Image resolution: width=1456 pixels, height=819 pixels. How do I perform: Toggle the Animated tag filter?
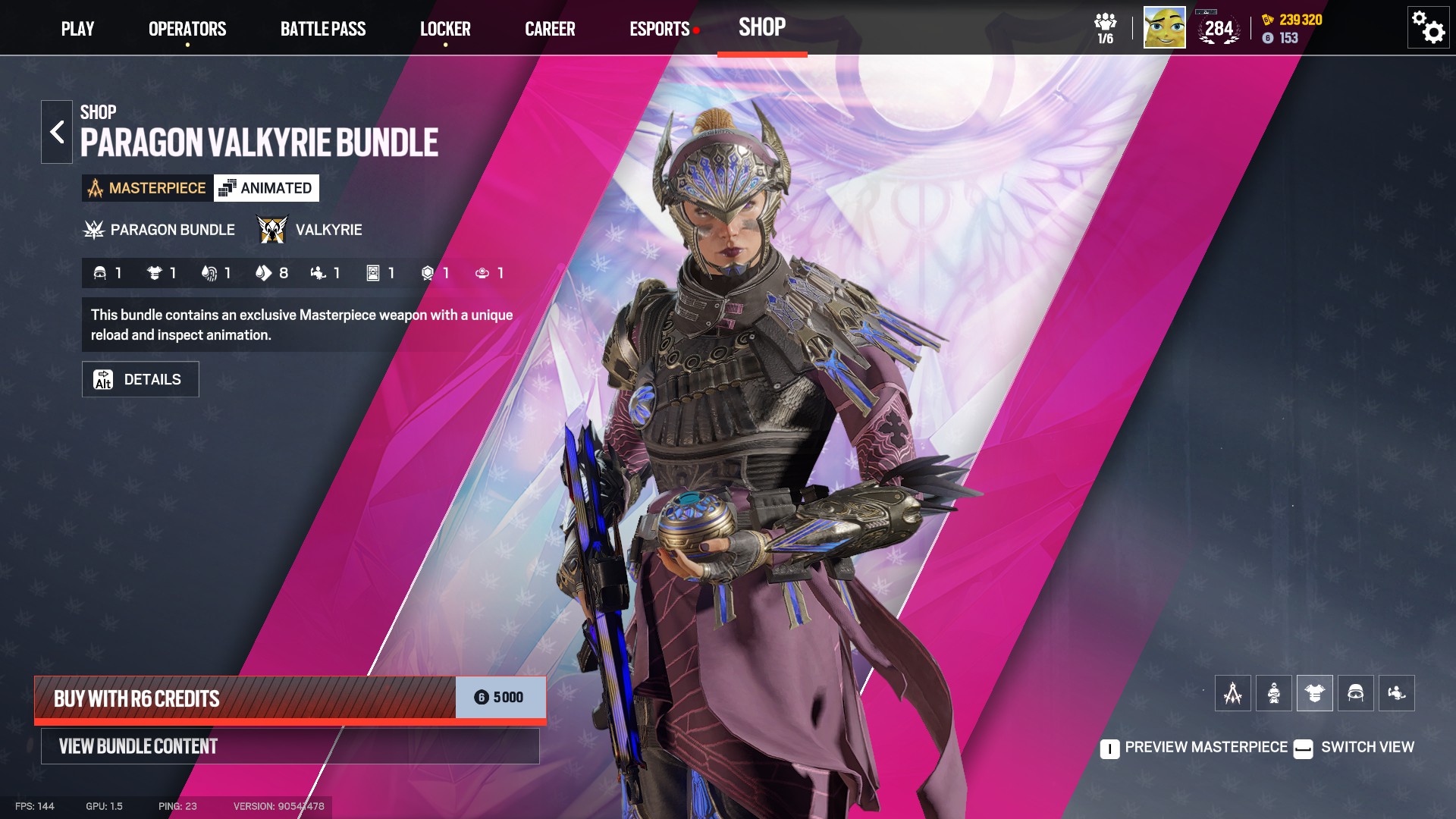(x=267, y=187)
